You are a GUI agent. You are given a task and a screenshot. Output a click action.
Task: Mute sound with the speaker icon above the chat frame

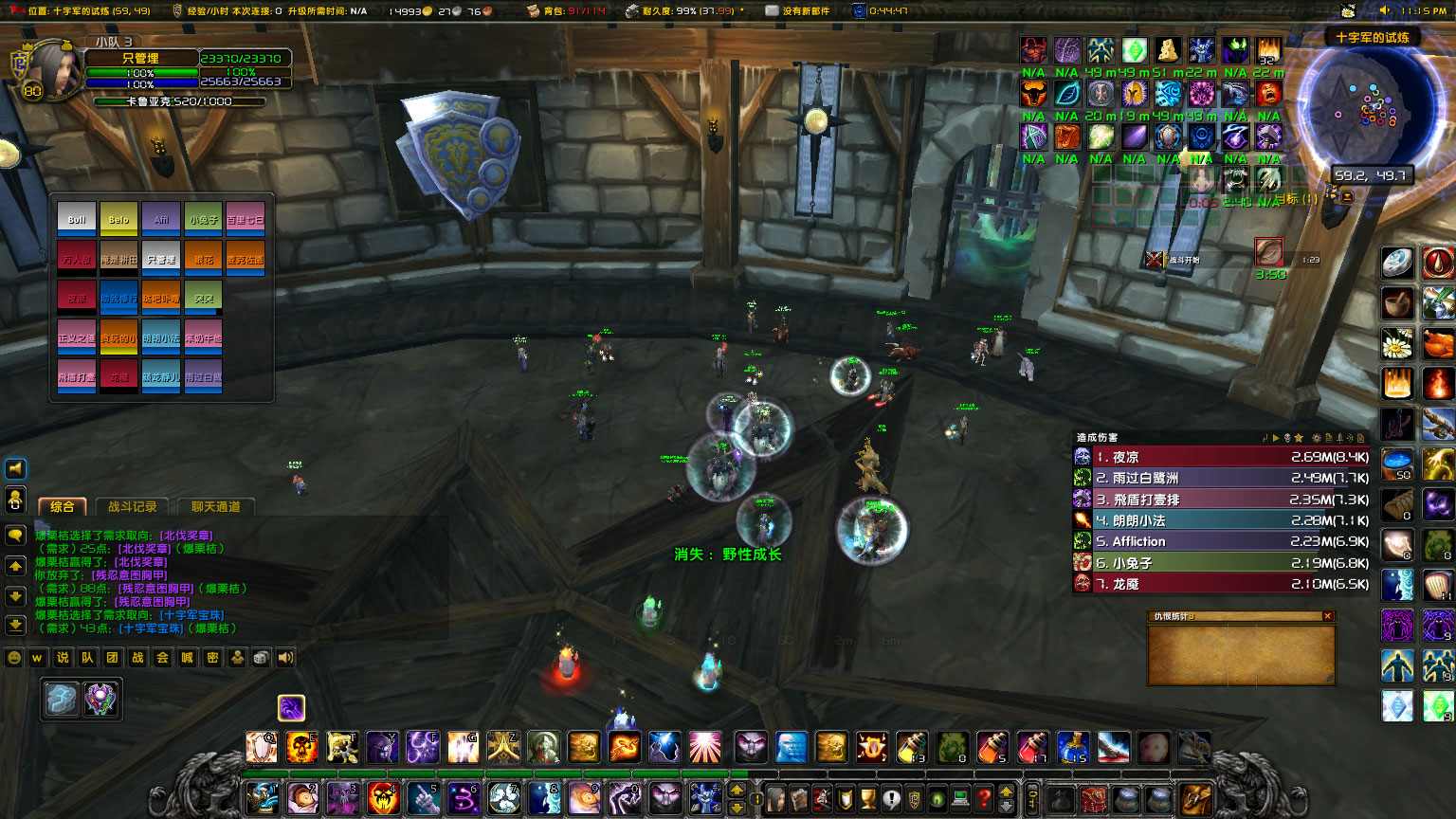(x=14, y=467)
